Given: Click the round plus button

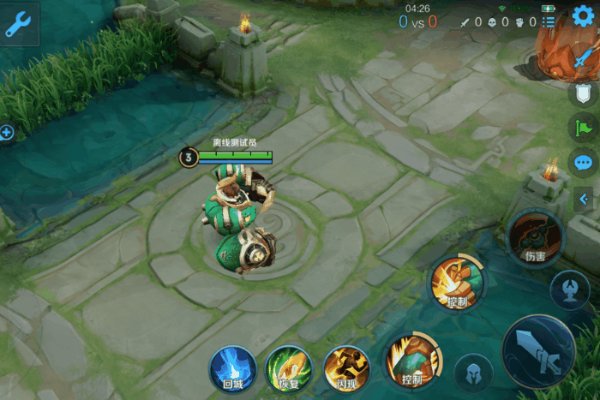Looking at the screenshot, I should pos(7,132).
